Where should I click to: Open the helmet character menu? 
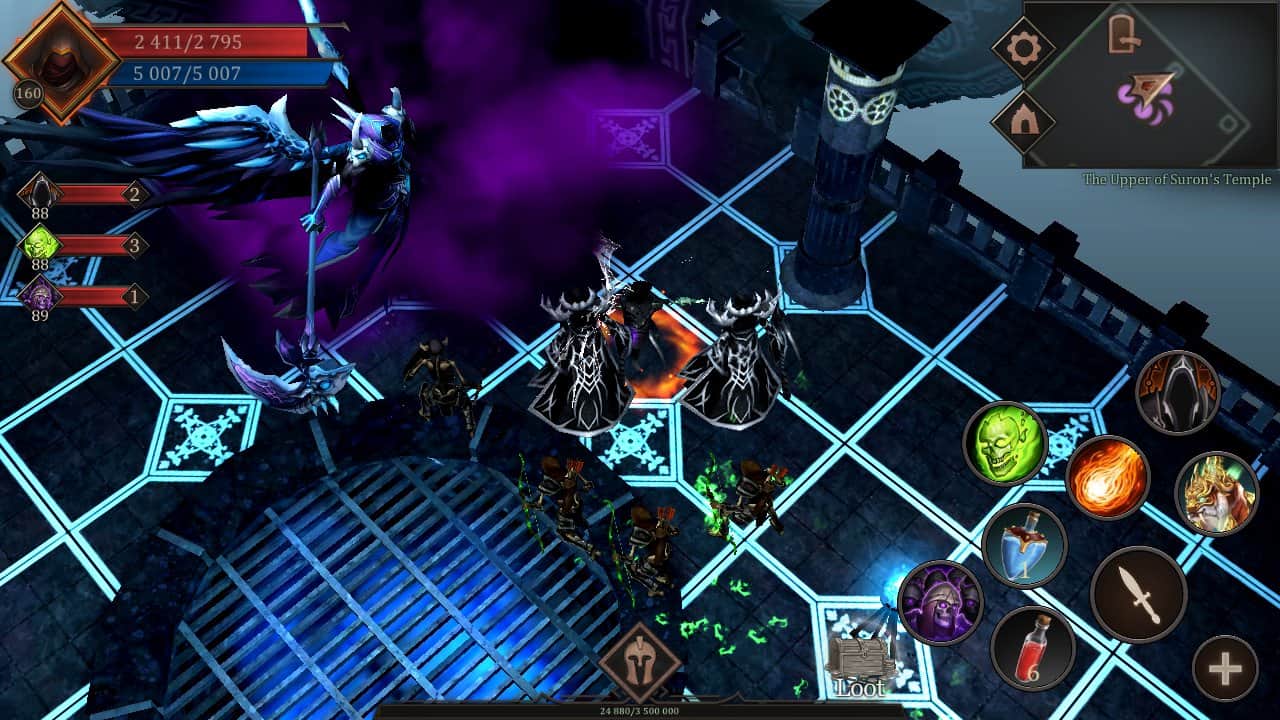640,660
